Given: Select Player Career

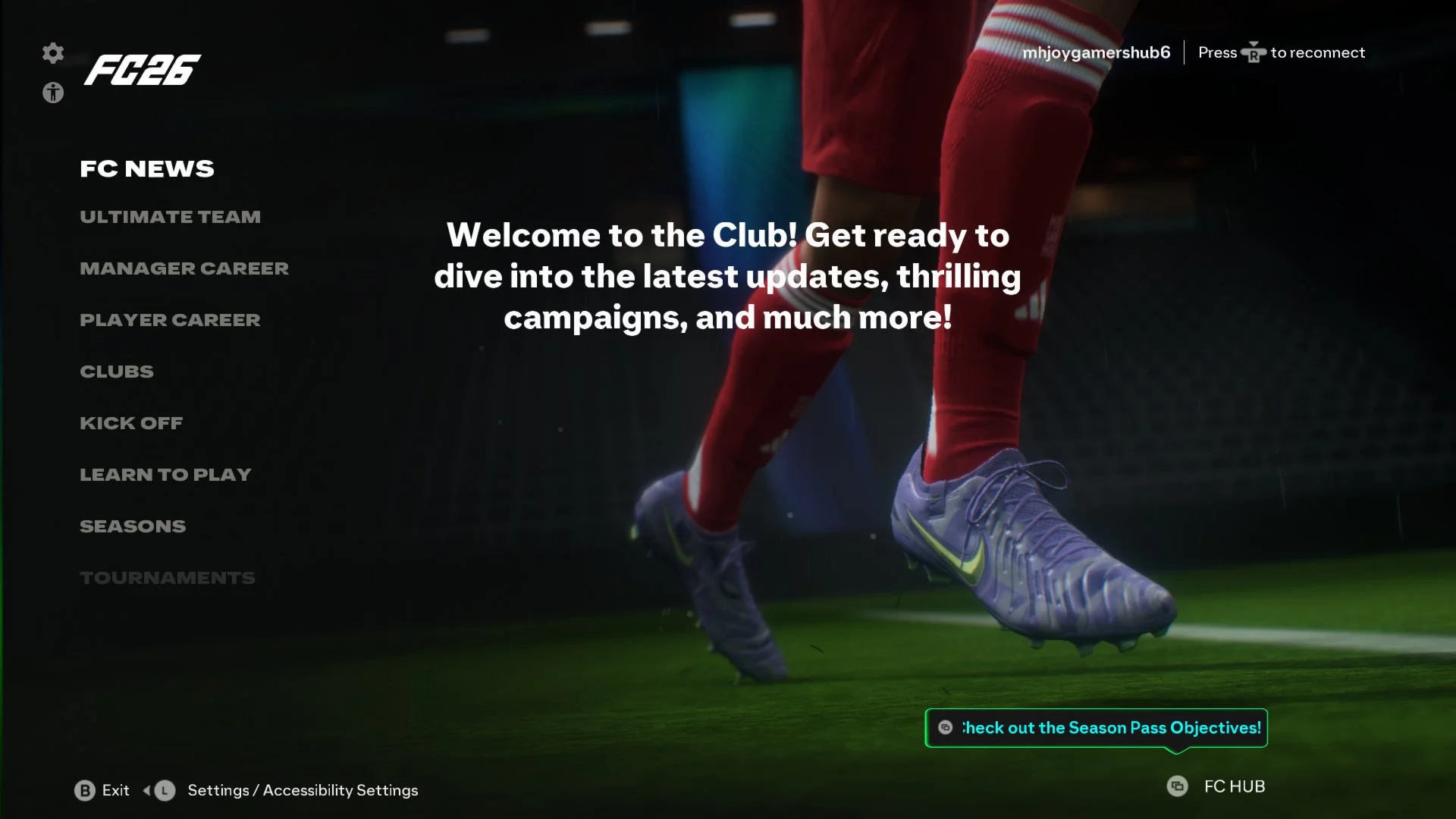Looking at the screenshot, I should [169, 319].
